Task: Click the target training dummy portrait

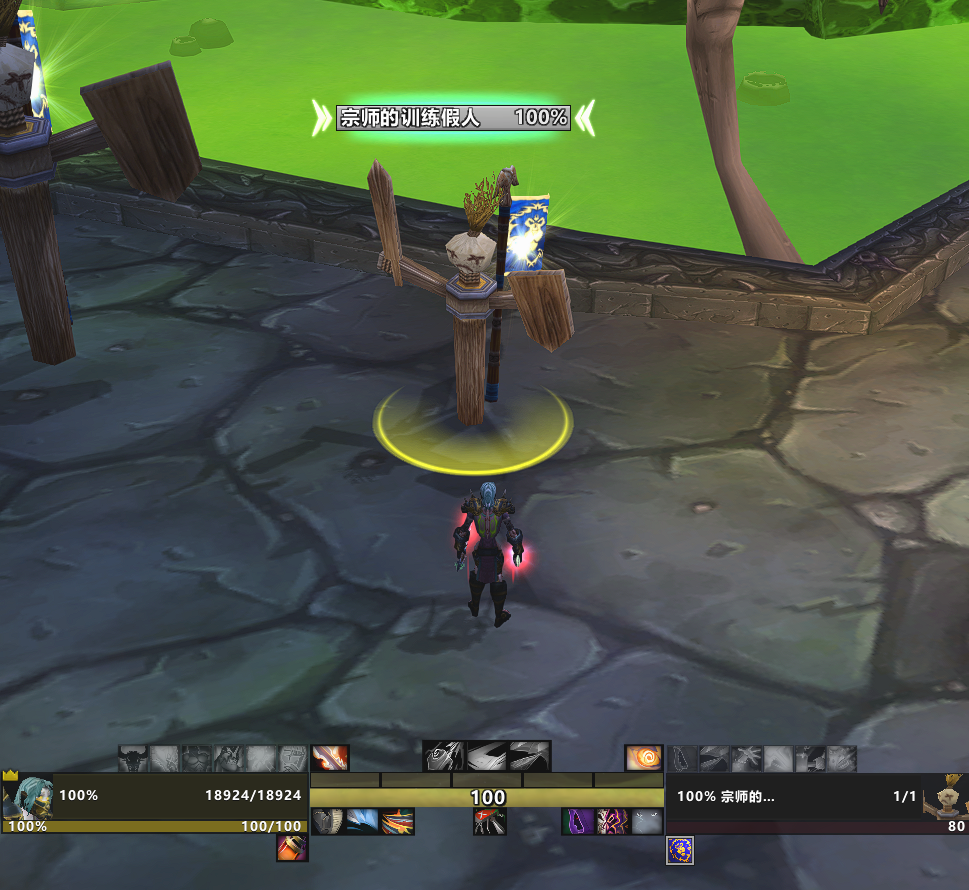Action: [x=946, y=797]
